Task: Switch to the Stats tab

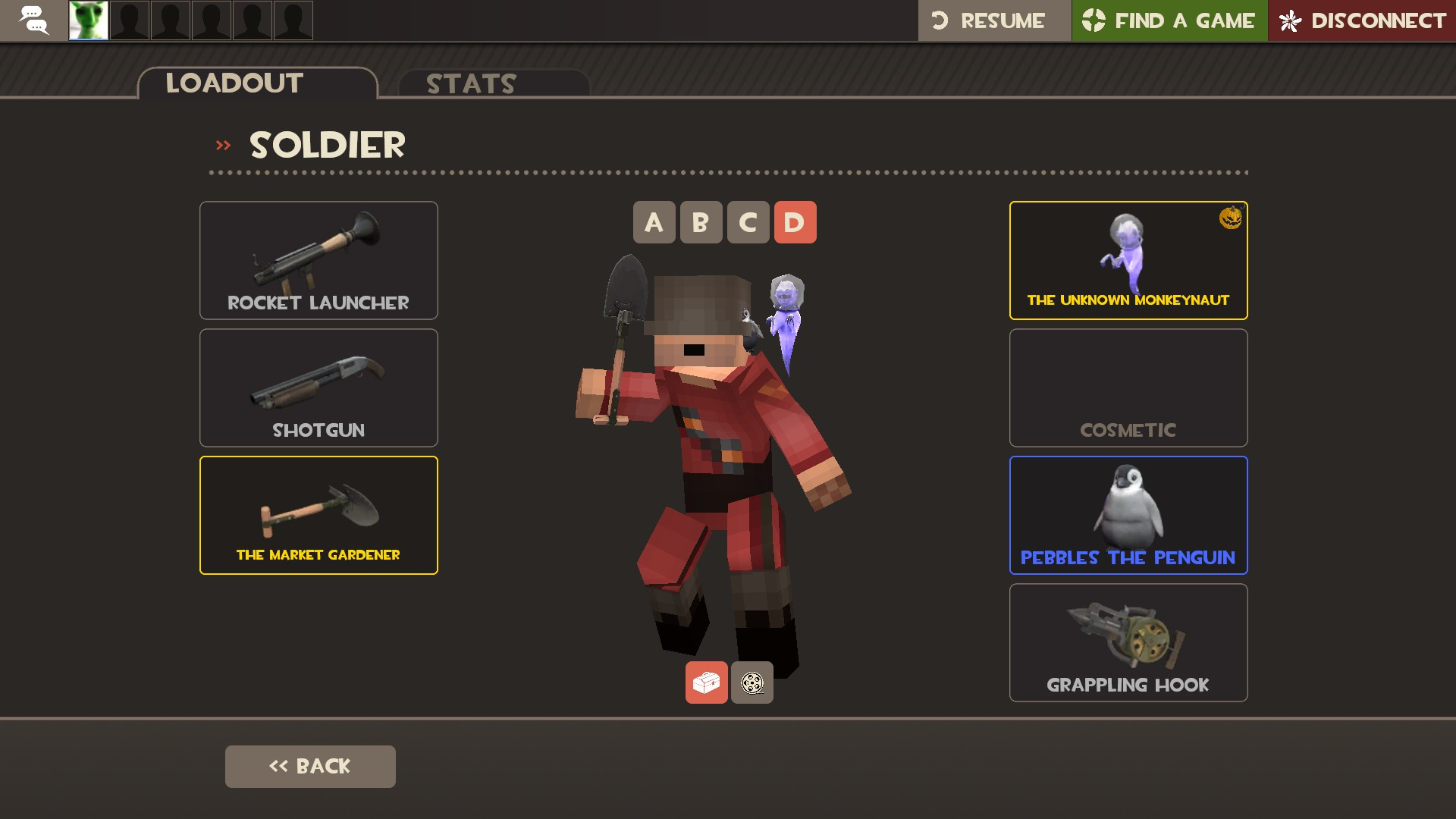Action: coord(470,83)
